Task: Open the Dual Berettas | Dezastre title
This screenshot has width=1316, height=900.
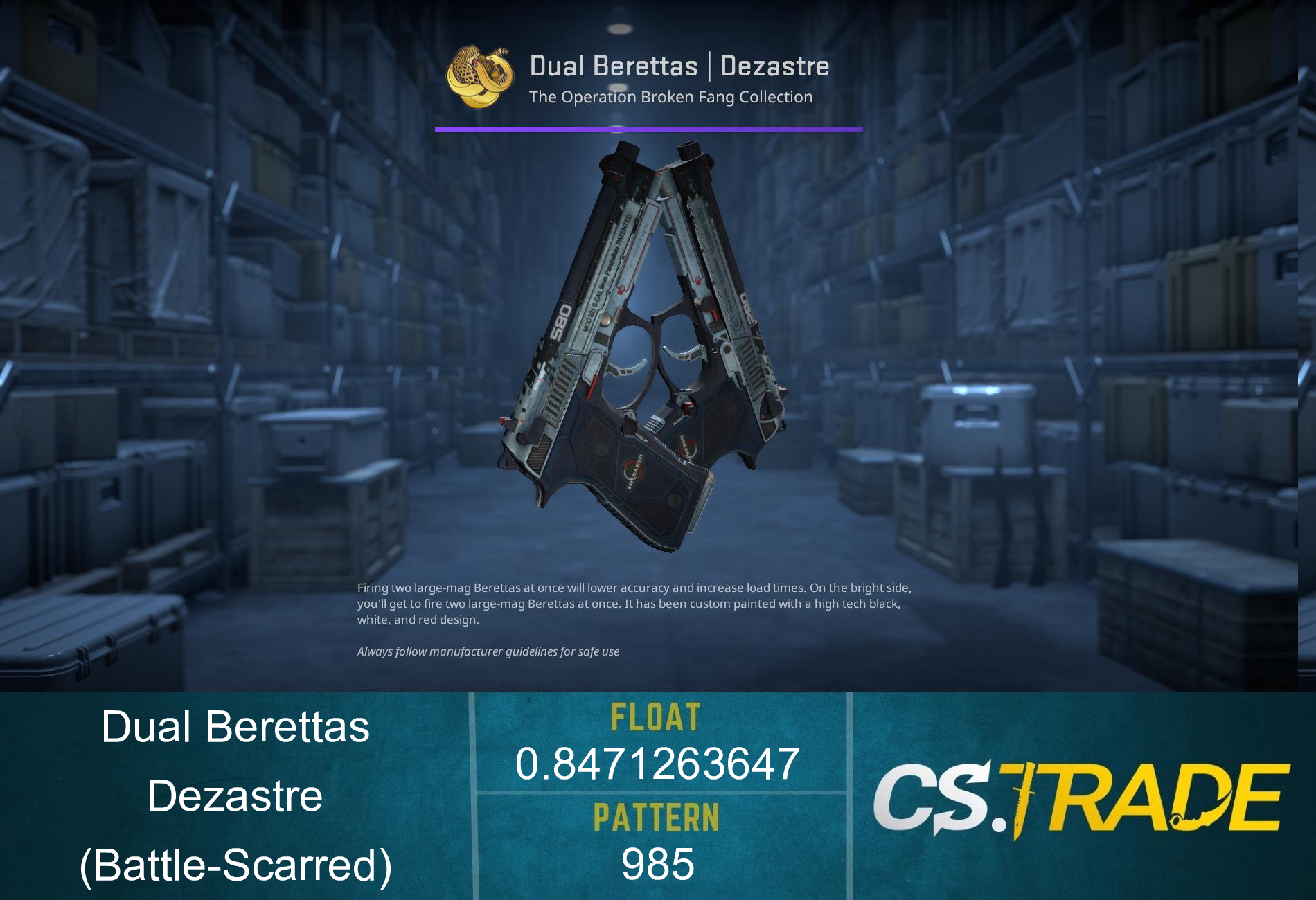Action: coord(680,66)
